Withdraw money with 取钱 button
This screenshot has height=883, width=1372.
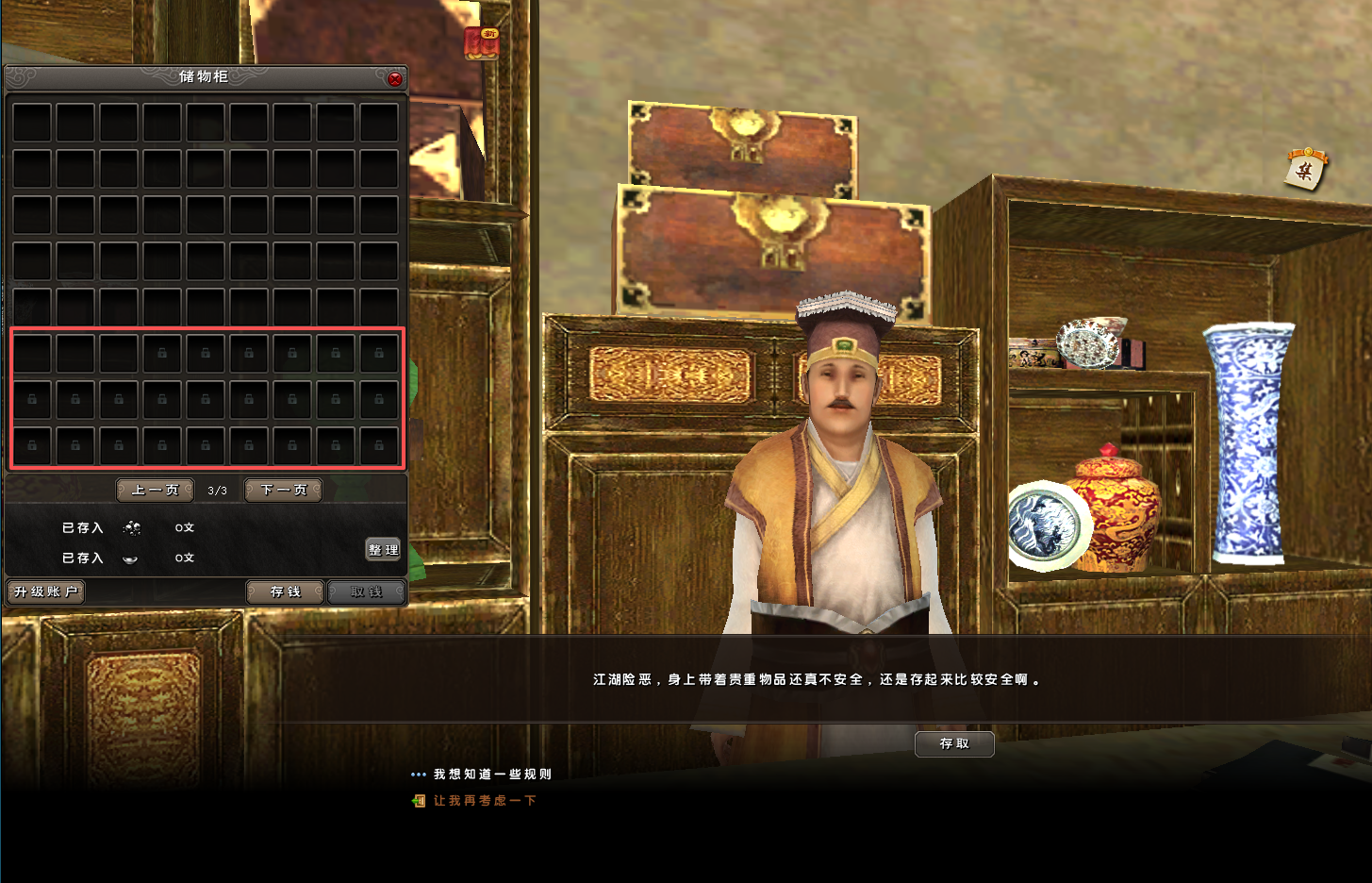[x=367, y=591]
